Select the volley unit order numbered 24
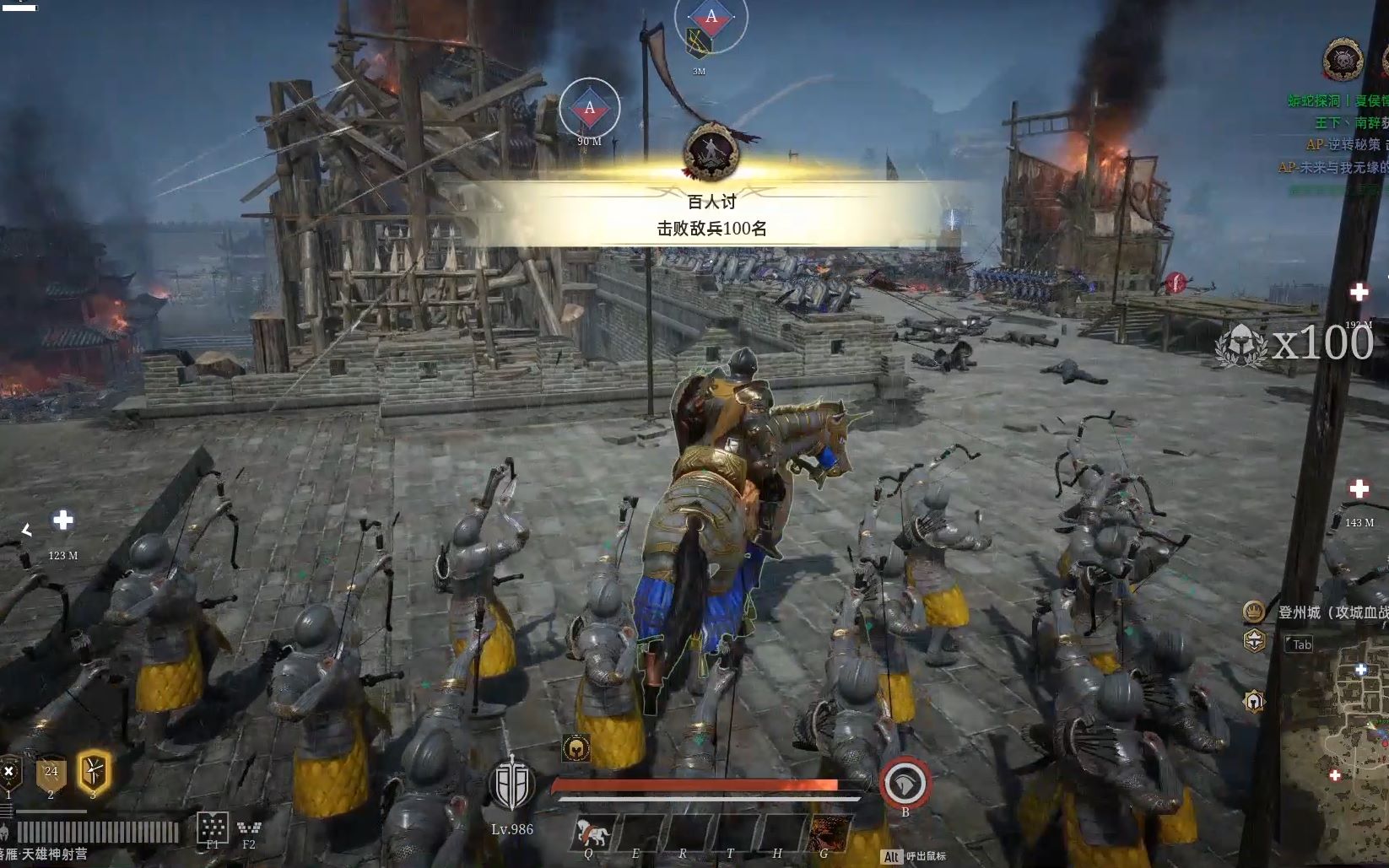Screen dimensions: 1389x868 click(x=51, y=774)
